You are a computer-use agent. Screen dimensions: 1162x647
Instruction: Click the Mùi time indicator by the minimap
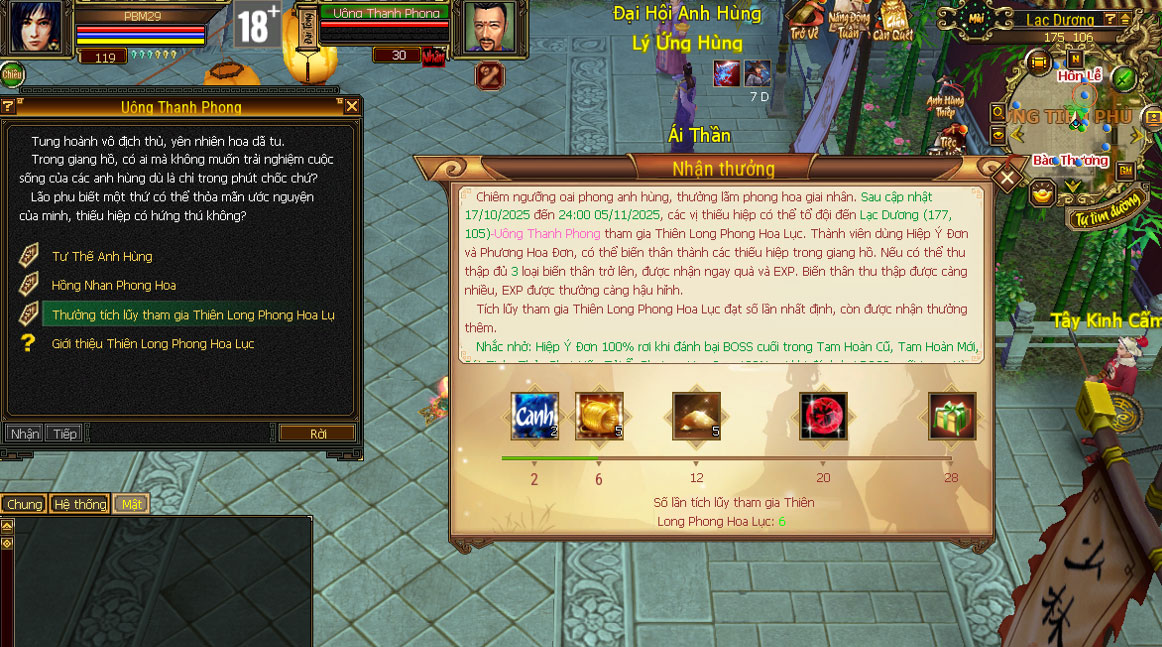click(977, 17)
